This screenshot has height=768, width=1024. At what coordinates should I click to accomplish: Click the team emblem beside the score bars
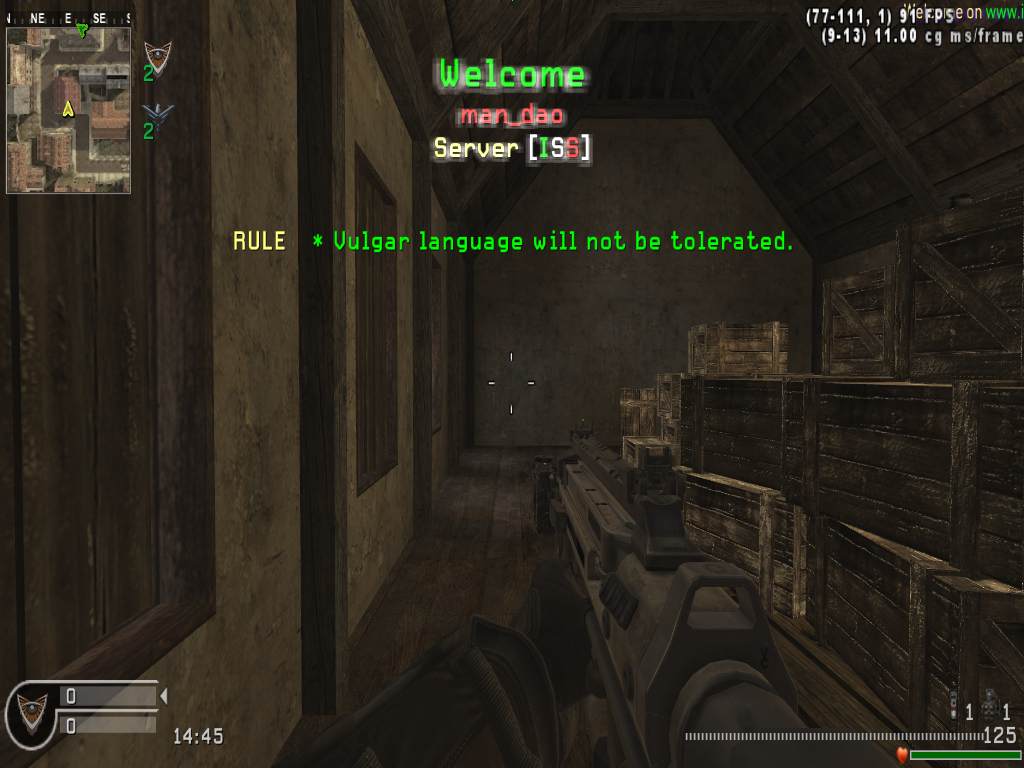30,711
